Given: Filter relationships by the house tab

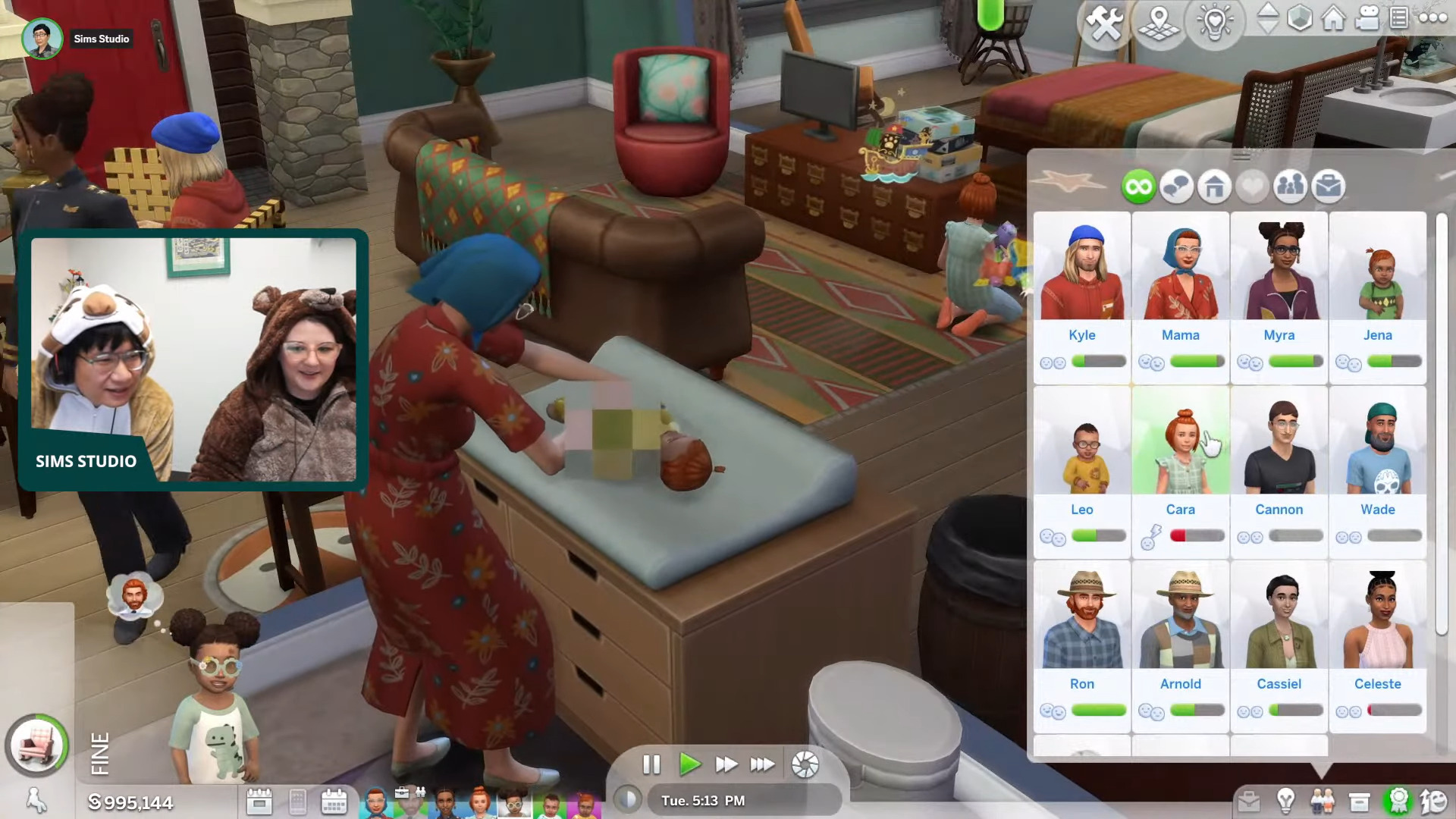Looking at the screenshot, I should [x=1214, y=187].
